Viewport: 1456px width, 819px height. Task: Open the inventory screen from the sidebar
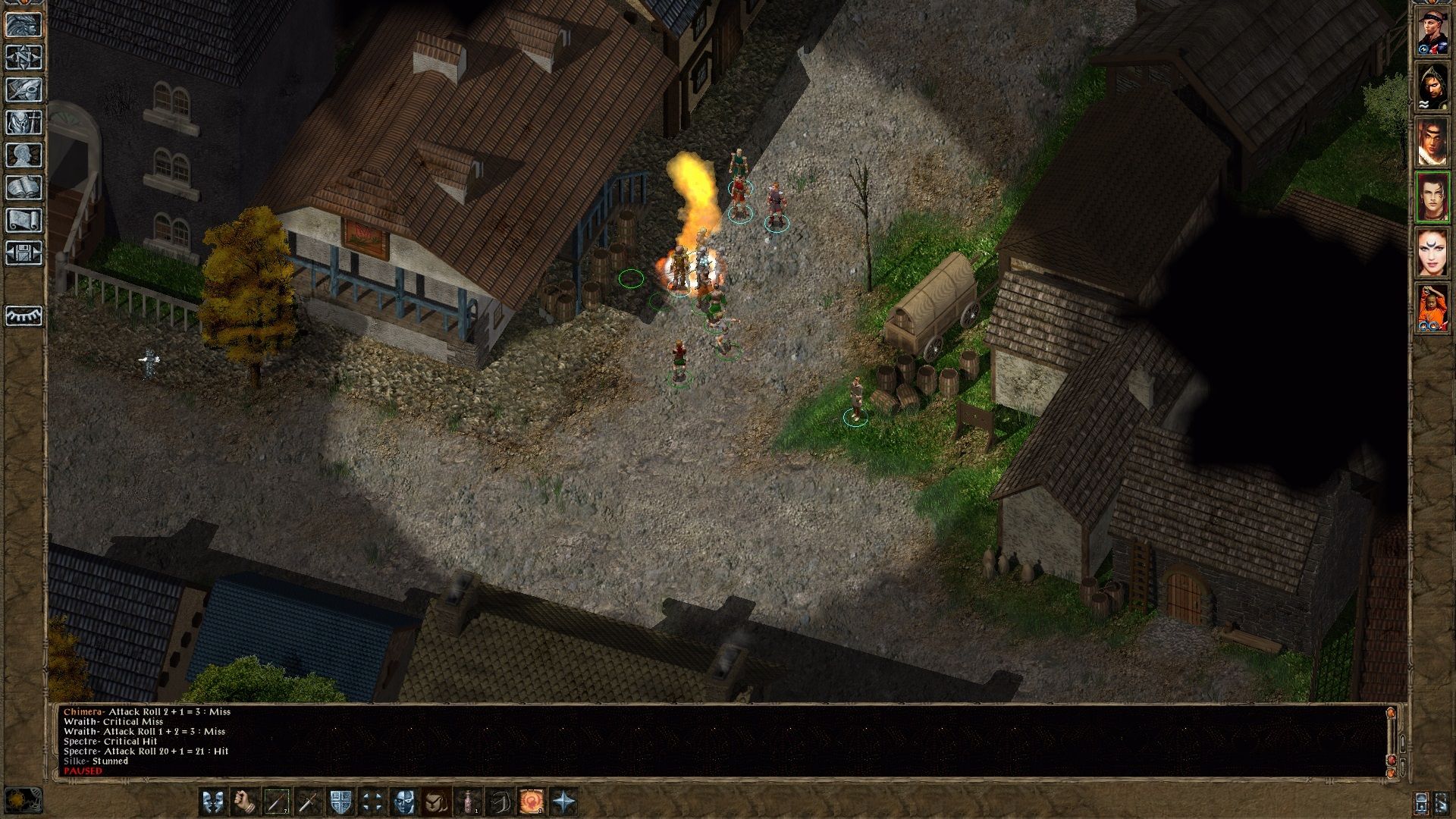[x=24, y=122]
